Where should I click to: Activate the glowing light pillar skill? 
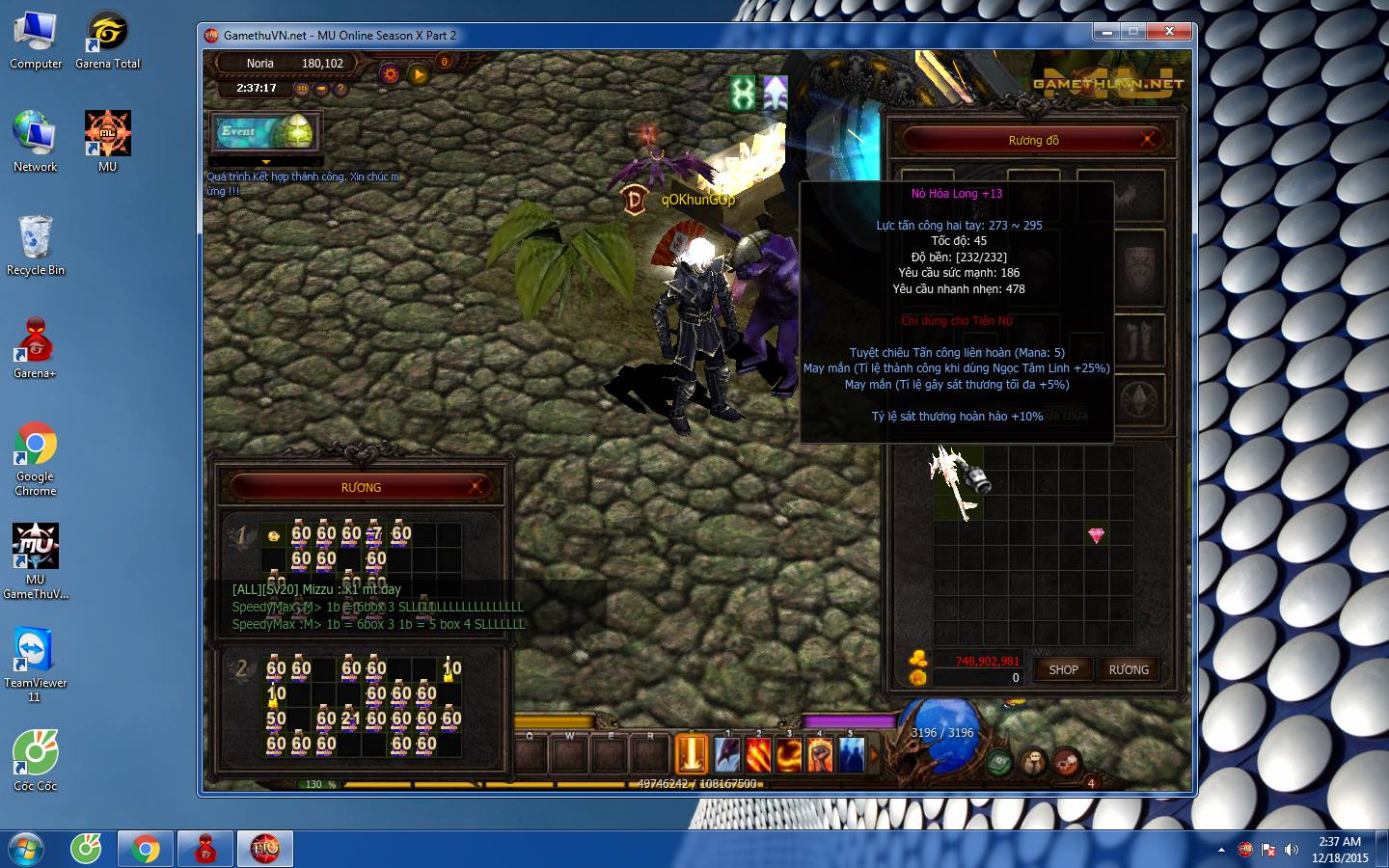[x=691, y=754]
